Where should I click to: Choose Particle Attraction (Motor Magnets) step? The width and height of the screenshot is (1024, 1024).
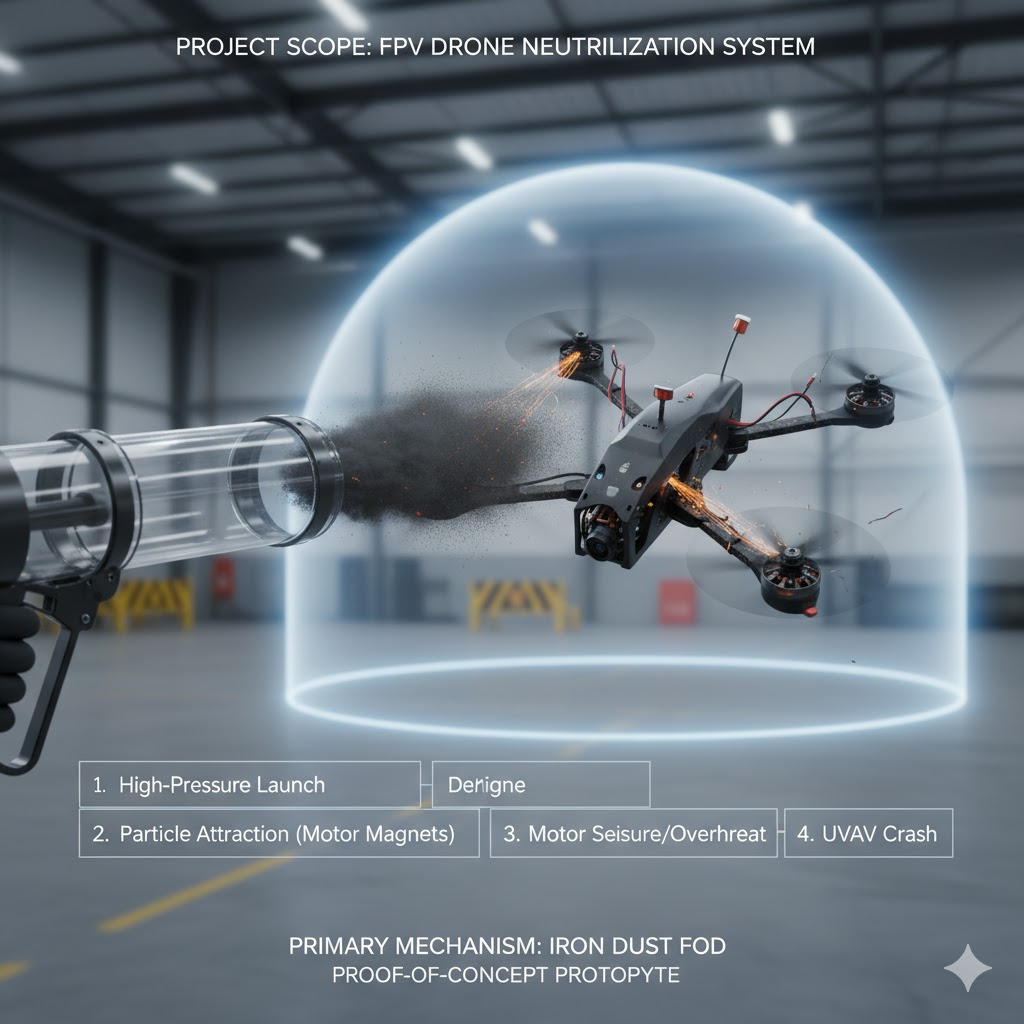[279, 833]
